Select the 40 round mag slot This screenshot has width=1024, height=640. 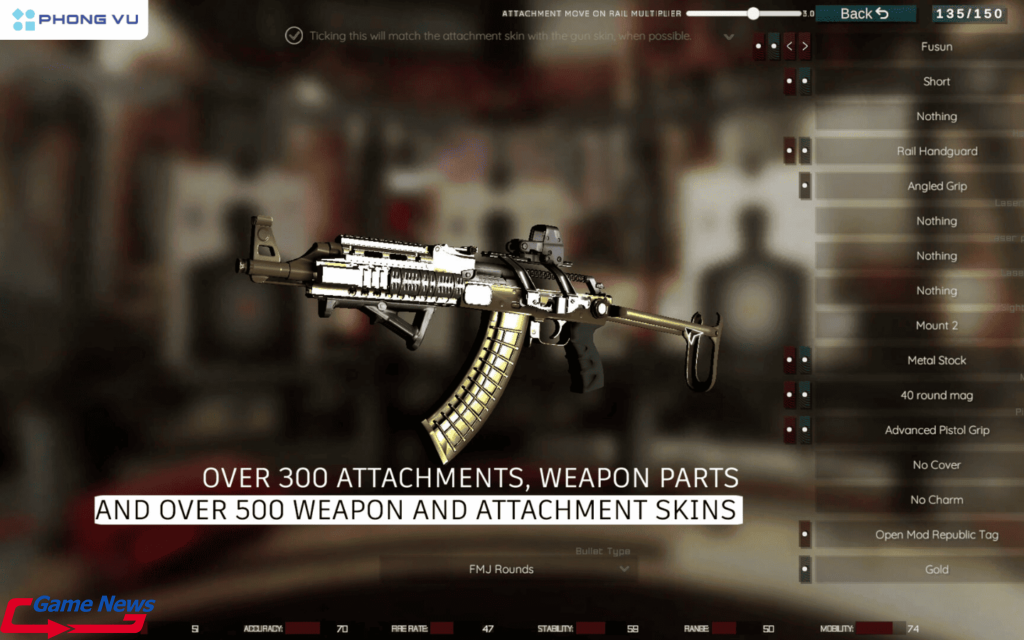point(936,395)
